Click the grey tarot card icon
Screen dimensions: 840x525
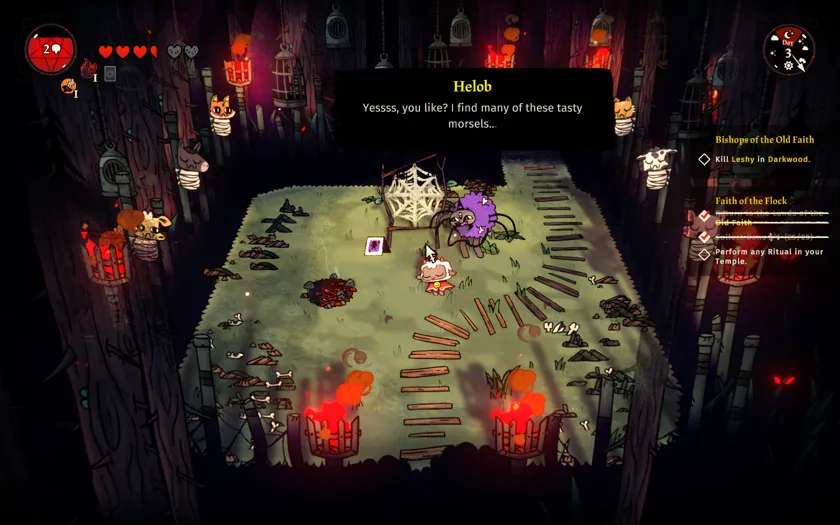110,73
